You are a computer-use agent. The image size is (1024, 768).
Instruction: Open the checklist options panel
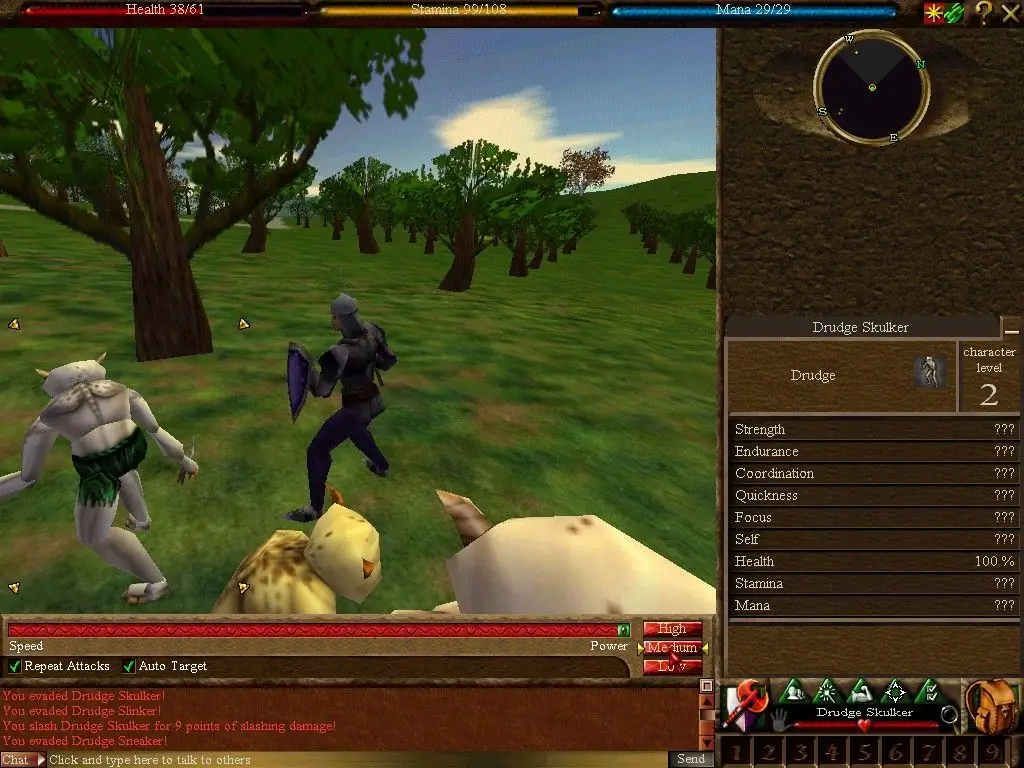(x=929, y=691)
